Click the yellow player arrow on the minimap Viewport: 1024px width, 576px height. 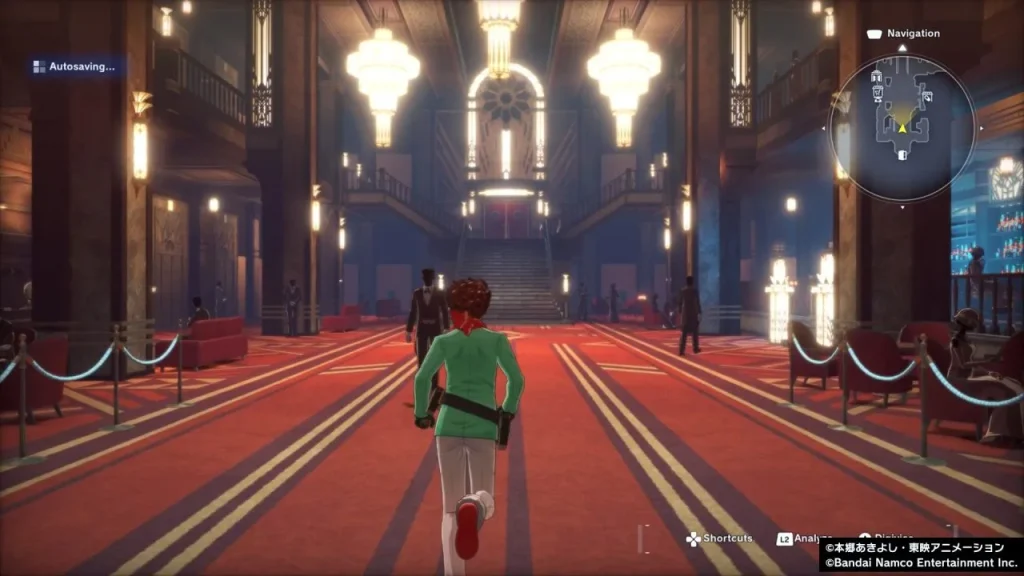pos(901,127)
